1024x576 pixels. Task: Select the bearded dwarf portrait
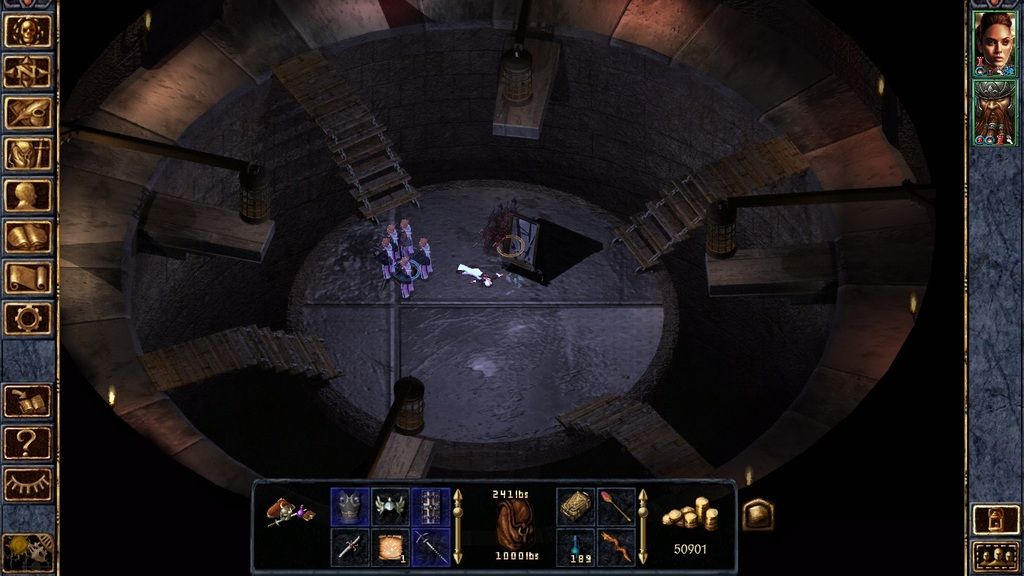coord(994,112)
